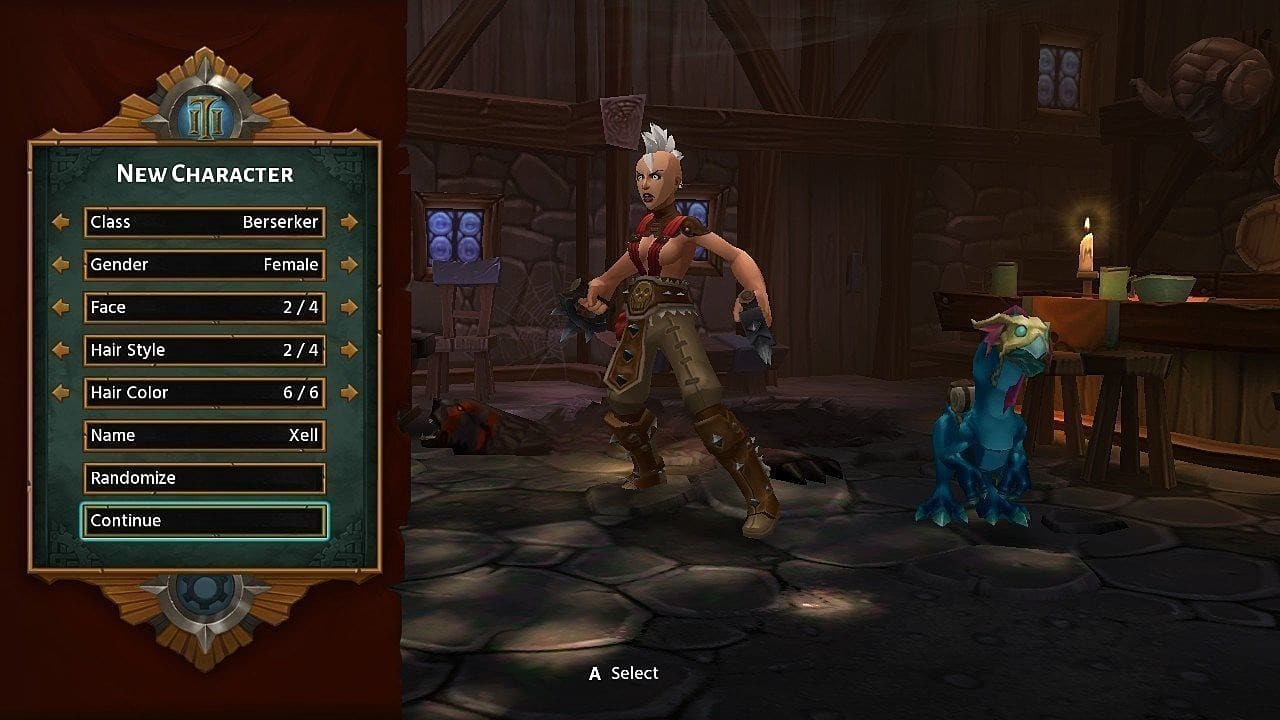This screenshot has width=1280, height=720.
Task: Click the Randomize button
Action: [204, 478]
